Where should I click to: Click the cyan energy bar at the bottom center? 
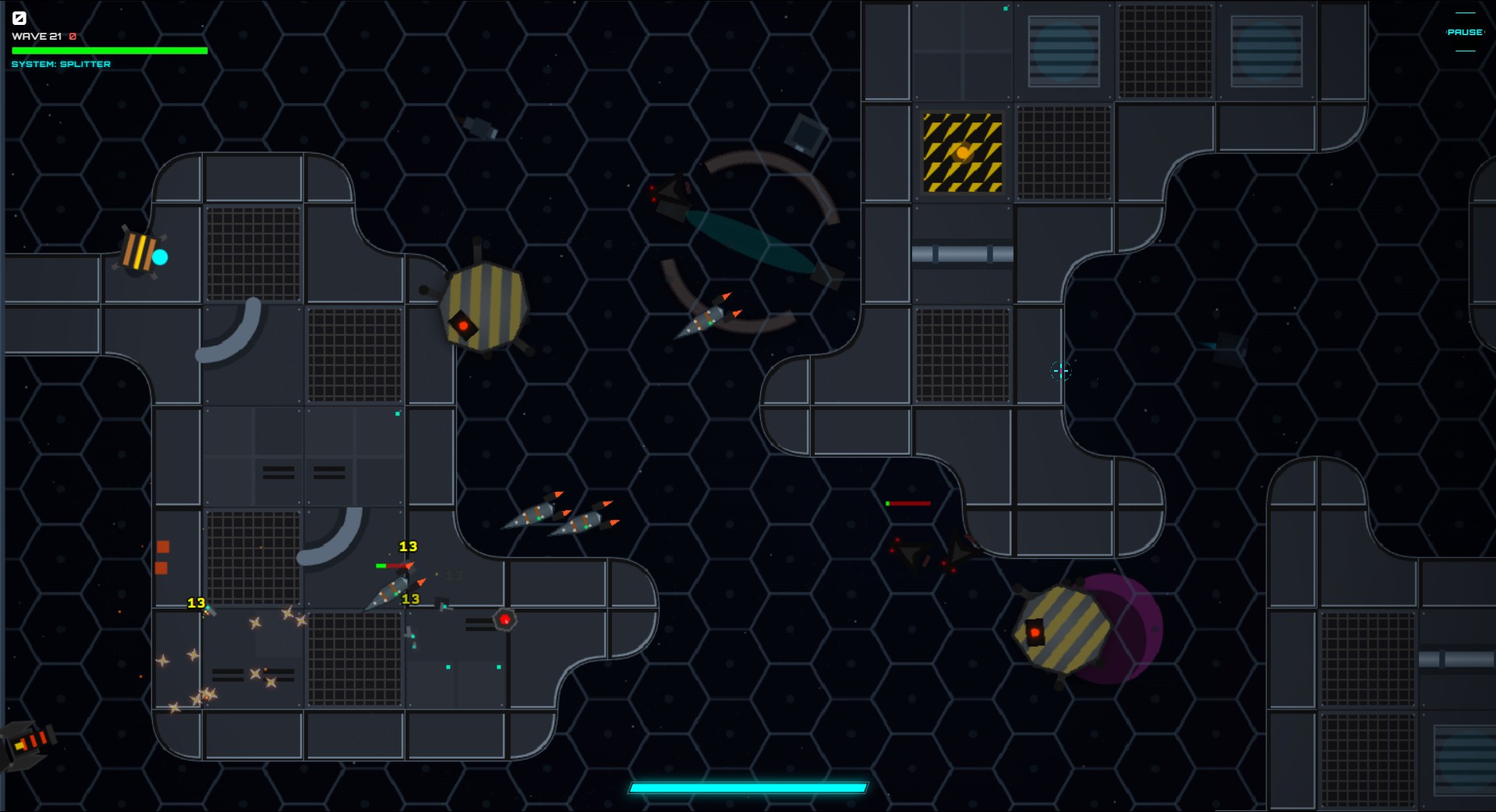tap(747, 787)
